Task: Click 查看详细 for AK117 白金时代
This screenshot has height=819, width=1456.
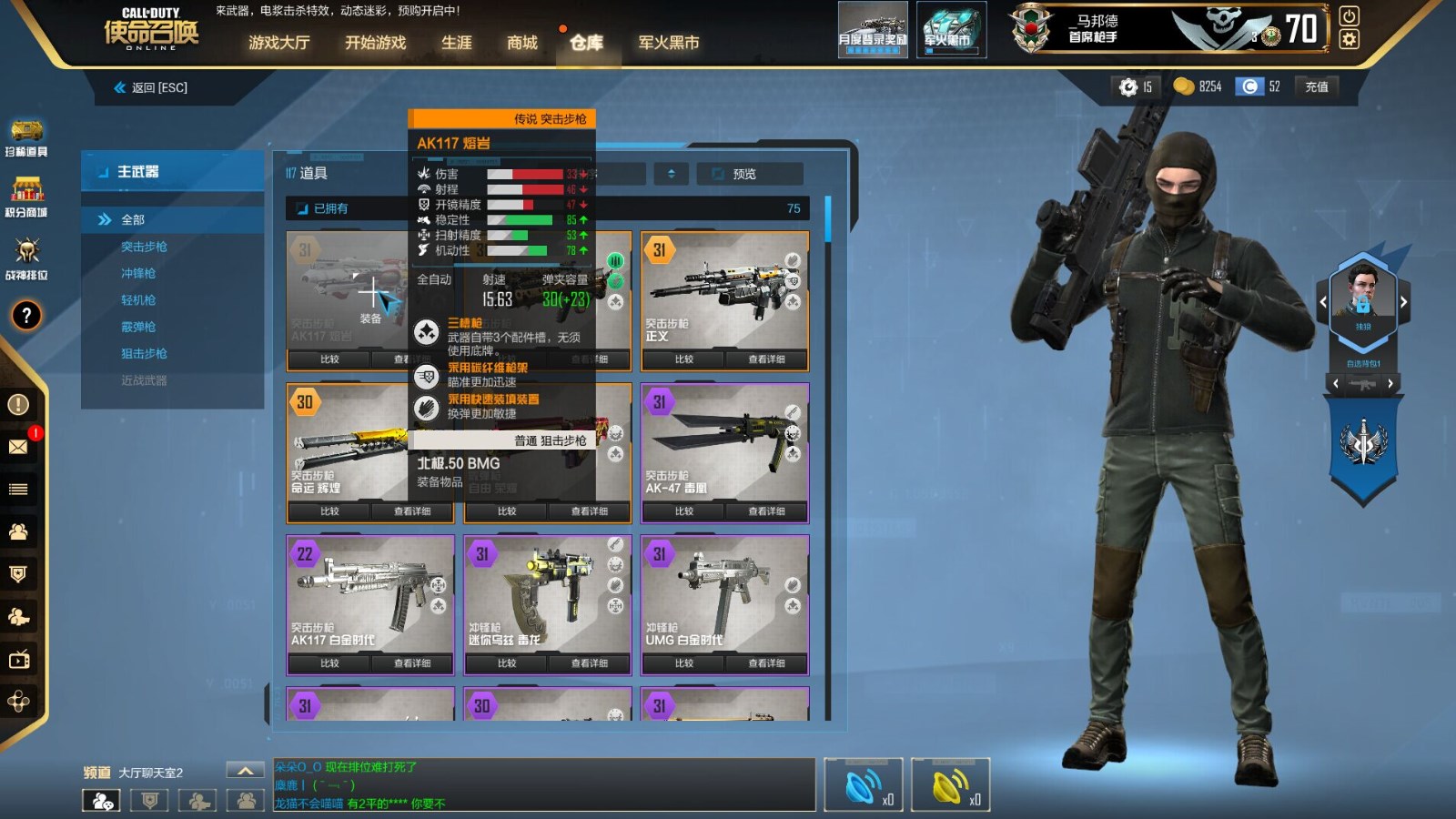Action: tap(415, 663)
